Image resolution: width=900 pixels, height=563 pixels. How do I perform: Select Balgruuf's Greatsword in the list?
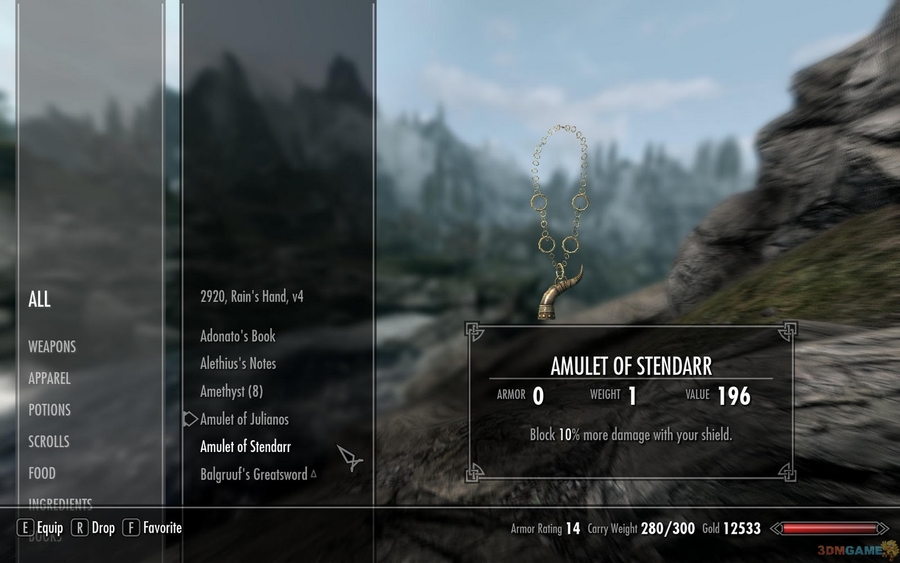(253, 474)
